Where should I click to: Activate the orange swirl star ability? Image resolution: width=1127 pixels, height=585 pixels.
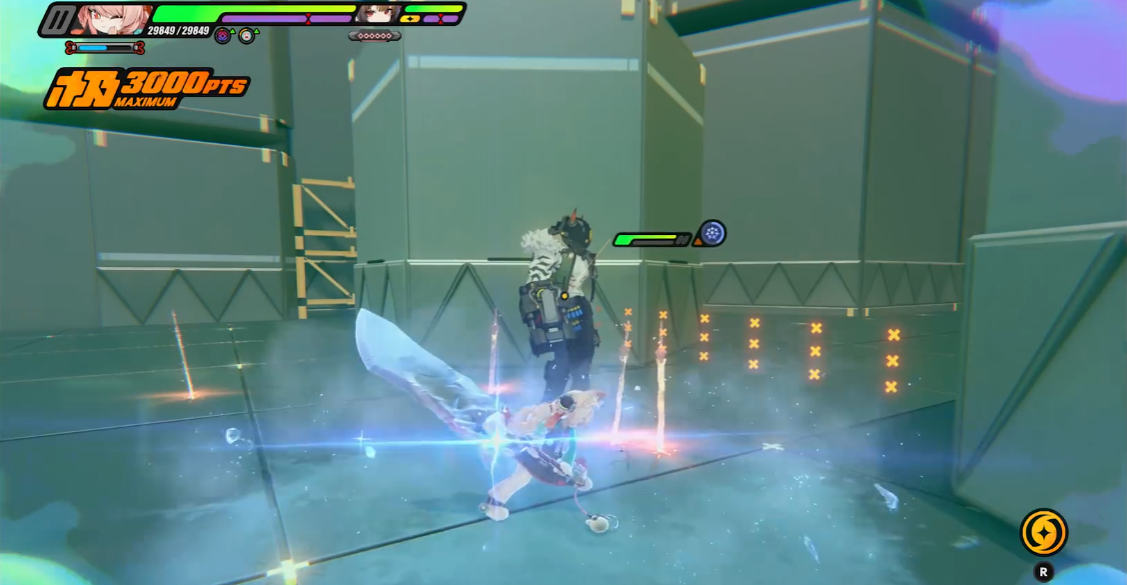[x=1043, y=532]
